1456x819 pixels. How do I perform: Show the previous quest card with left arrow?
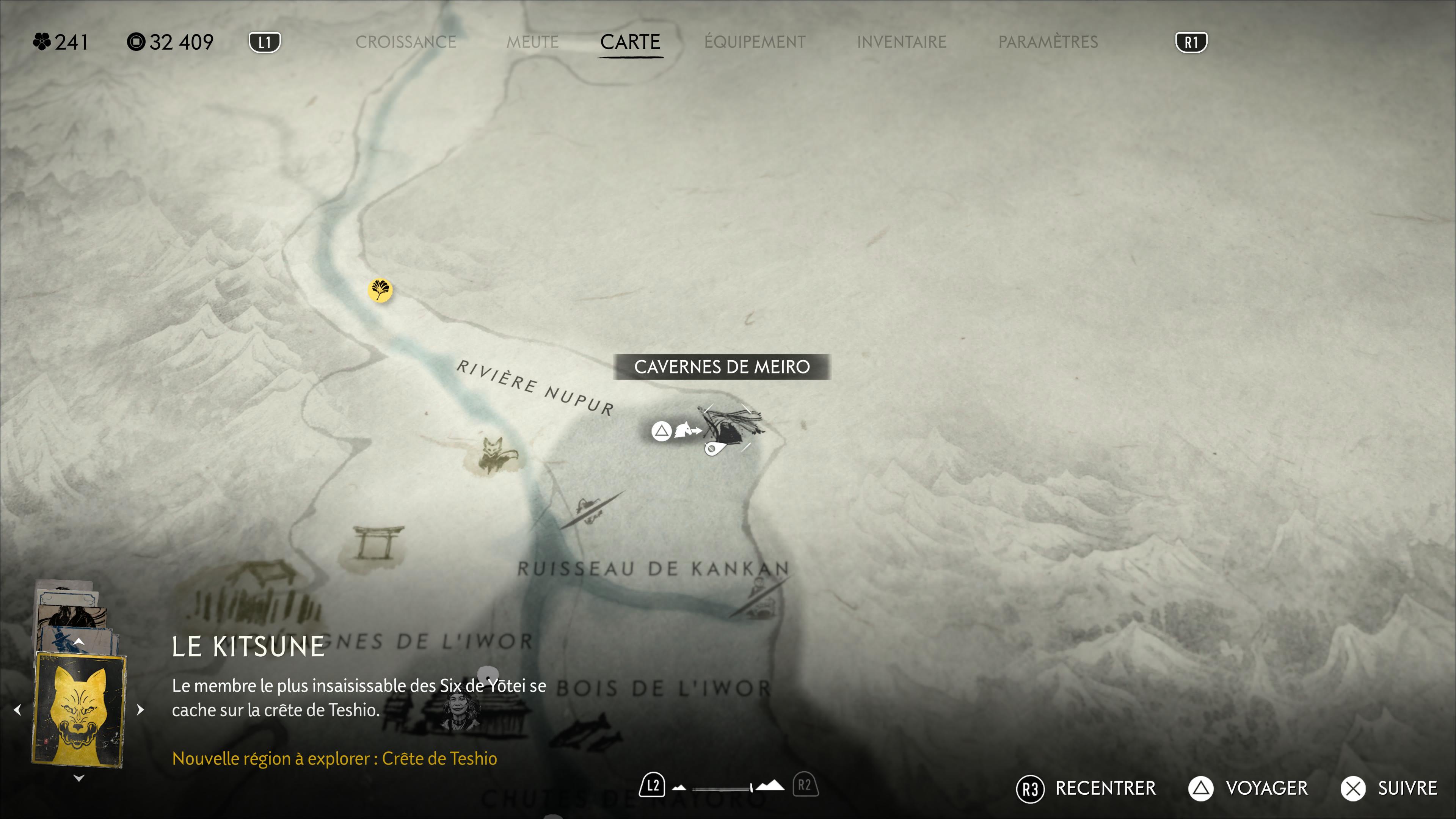pos(17,709)
